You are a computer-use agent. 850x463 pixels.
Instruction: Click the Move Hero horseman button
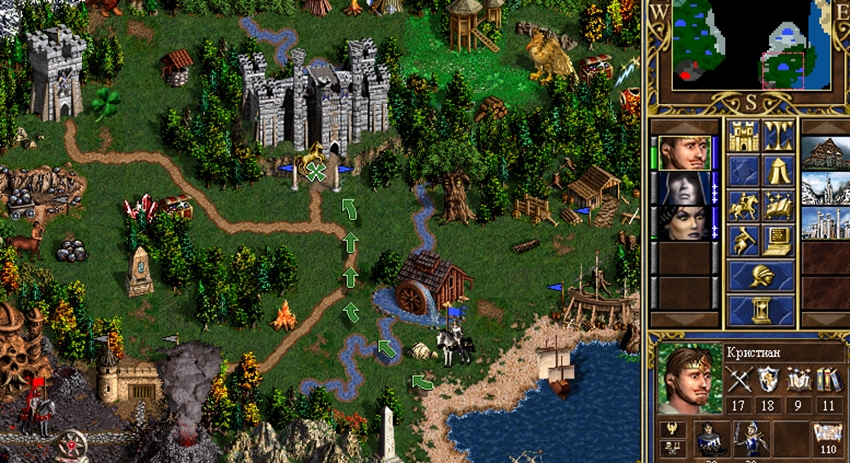point(743,205)
